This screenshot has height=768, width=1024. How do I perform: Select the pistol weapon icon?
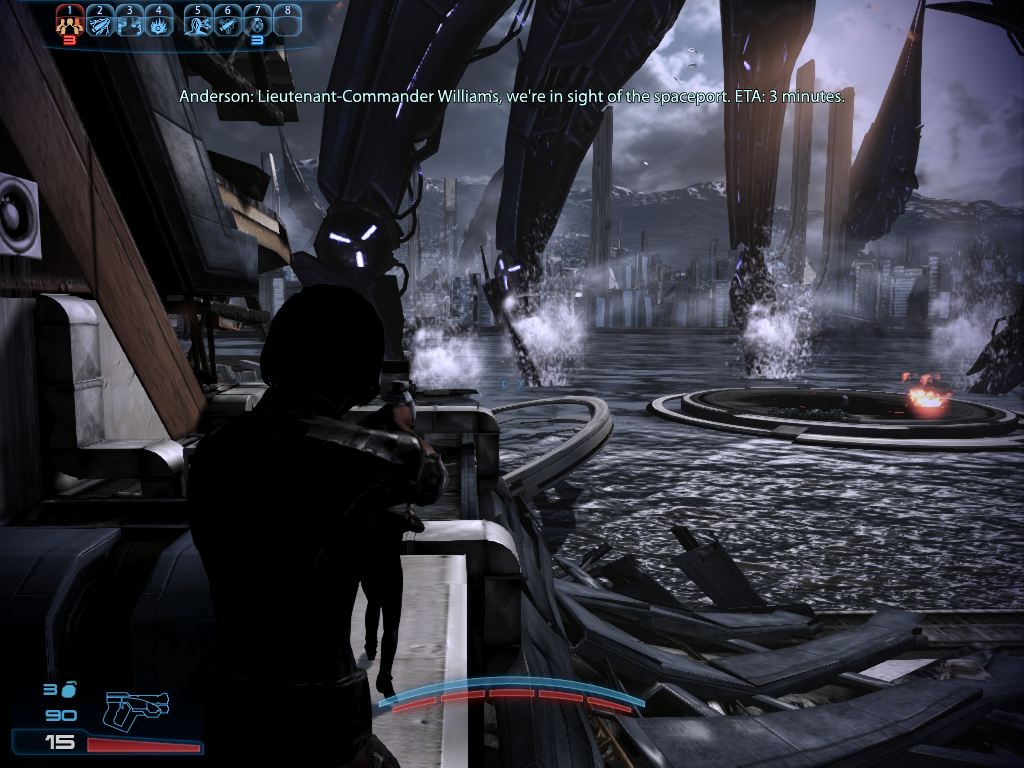135,710
